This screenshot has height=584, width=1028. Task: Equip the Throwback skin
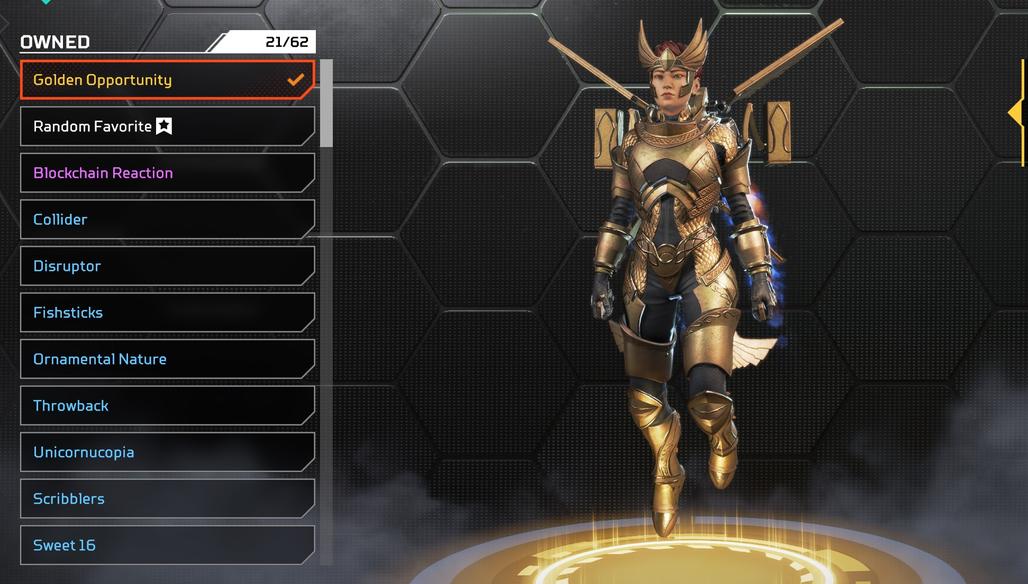[x=167, y=406]
